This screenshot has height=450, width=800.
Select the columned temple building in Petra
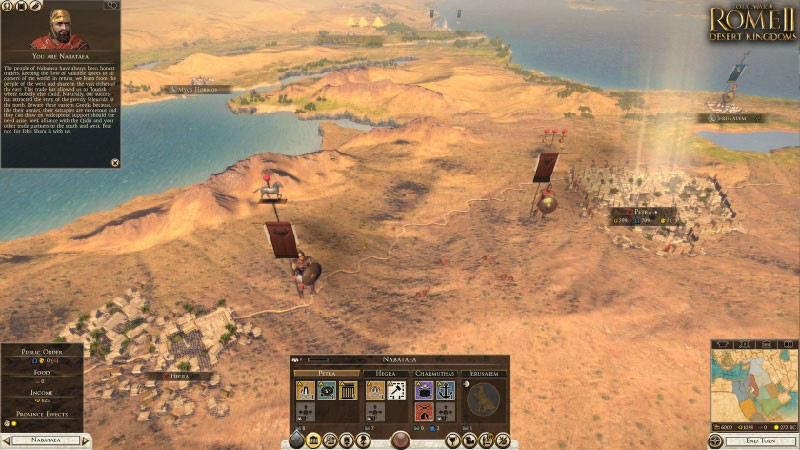[347, 391]
